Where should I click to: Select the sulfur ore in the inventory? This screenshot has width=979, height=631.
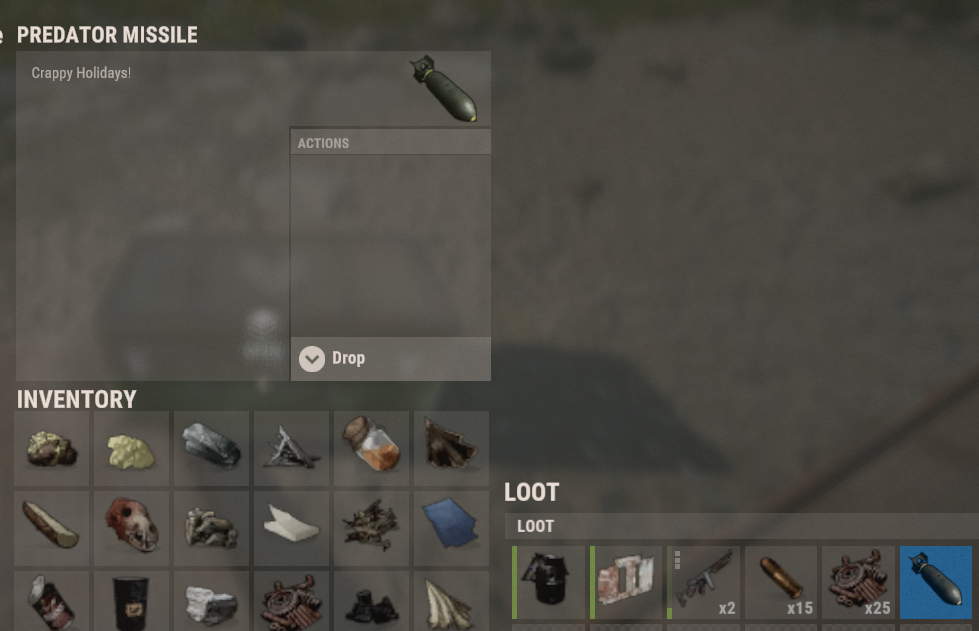(52, 449)
